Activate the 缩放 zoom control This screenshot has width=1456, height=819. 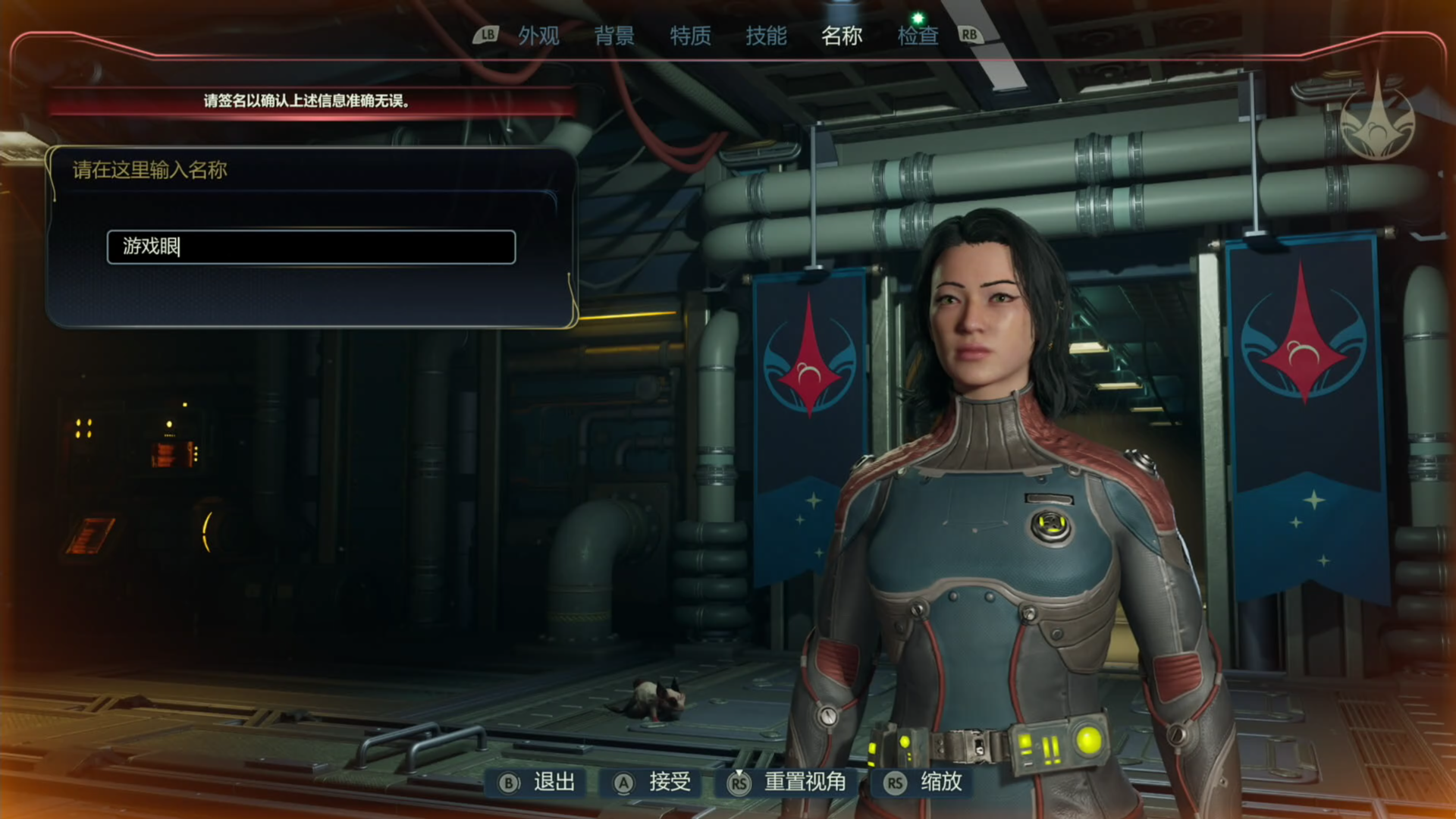(x=924, y=783)
